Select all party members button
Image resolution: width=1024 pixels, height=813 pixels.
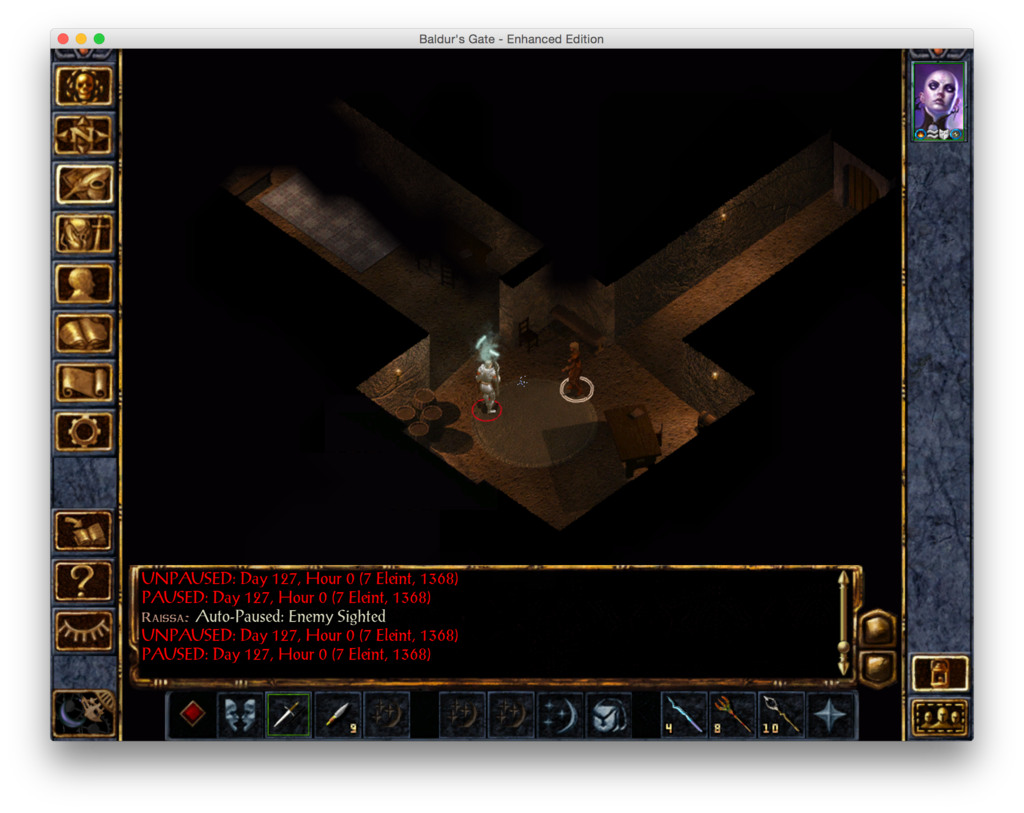940,717
